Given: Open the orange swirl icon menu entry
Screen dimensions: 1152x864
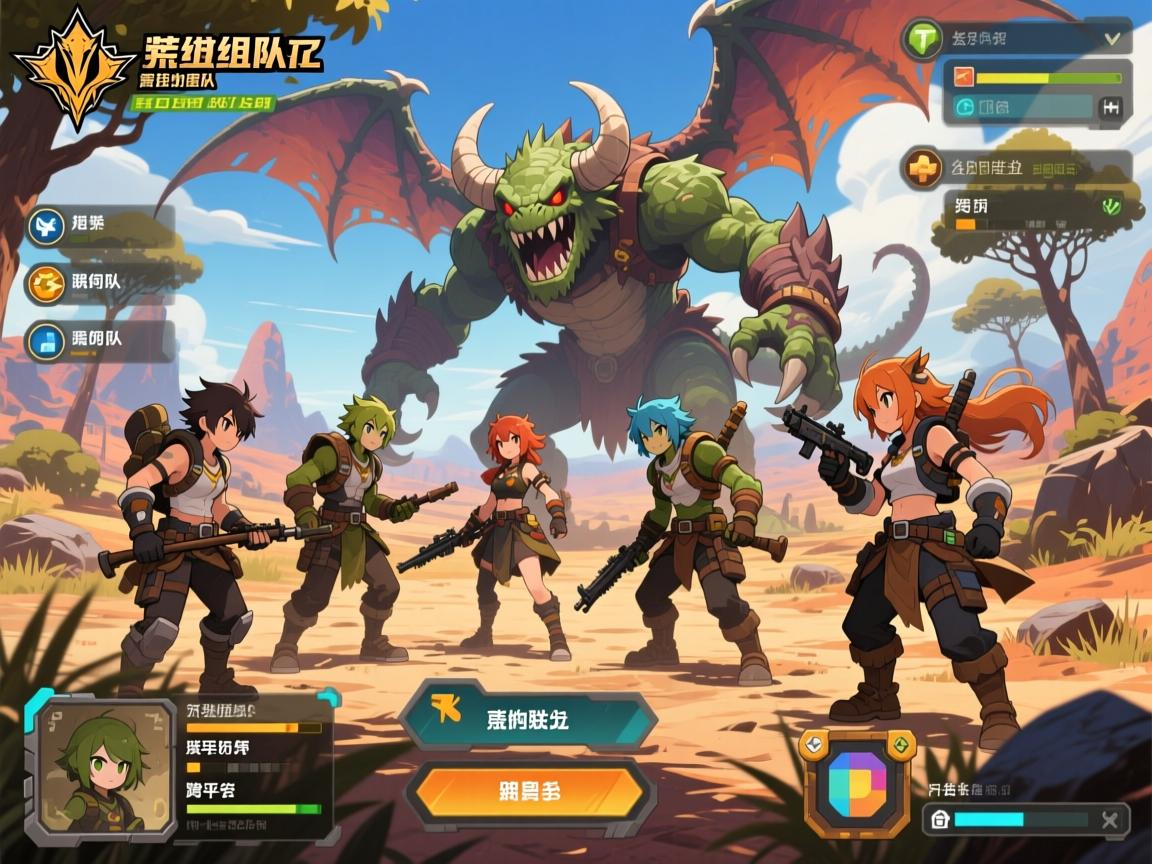Looking at the screenshot, I should click(46, 284).
